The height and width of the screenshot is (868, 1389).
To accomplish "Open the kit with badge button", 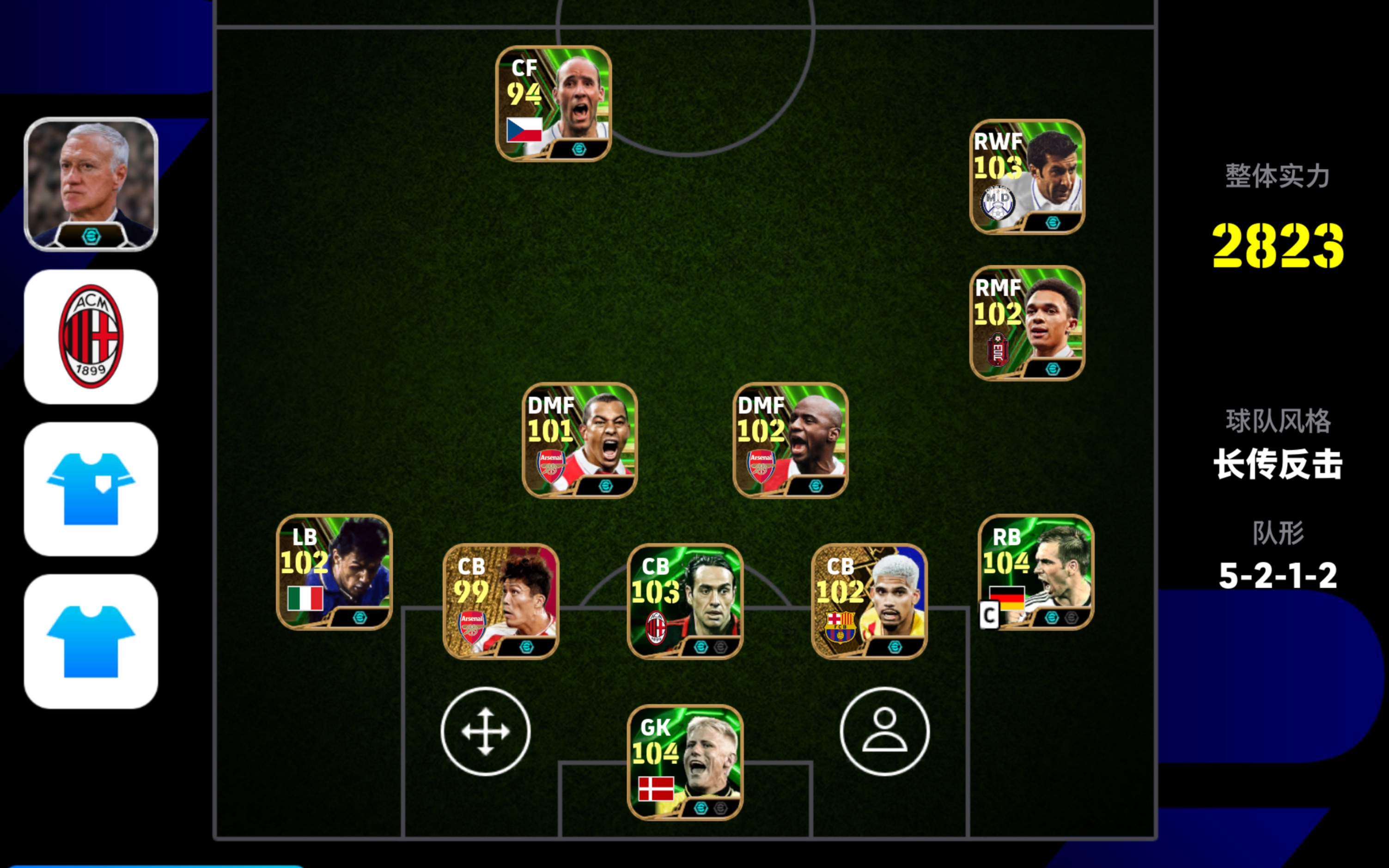I will (x=91, y=489).
